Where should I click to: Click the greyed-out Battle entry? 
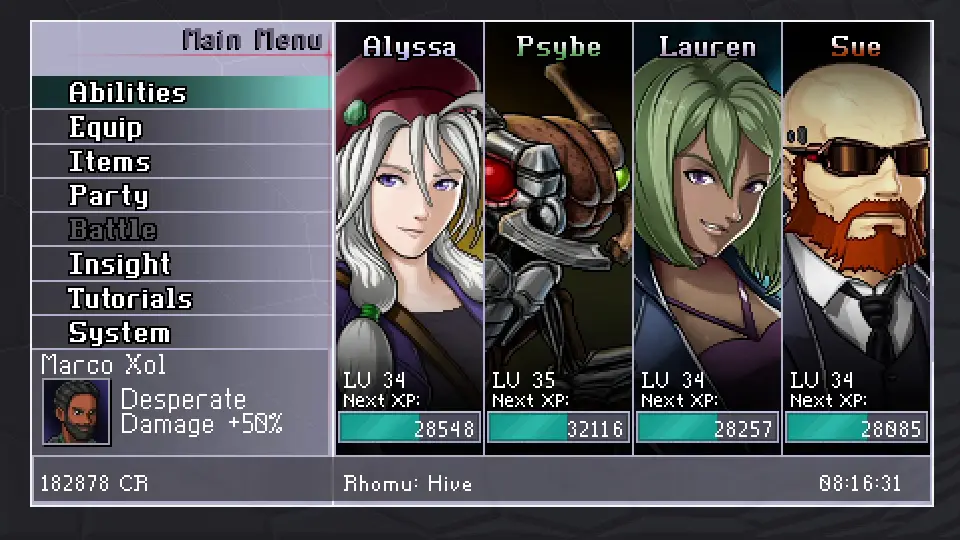pyautogui.click(x=112, y=230)
